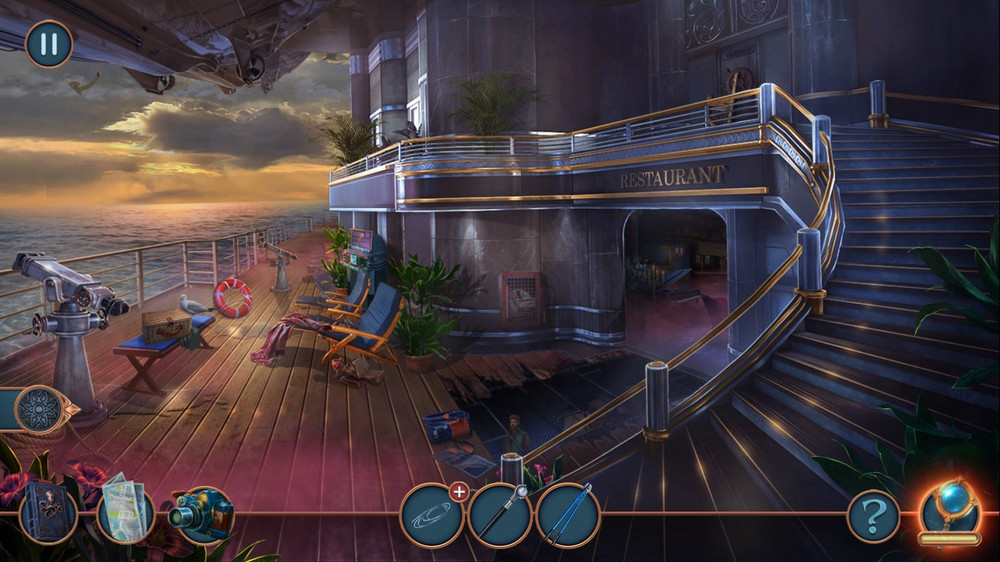This screenshot has width=1000, height=562.
Task: Select the blue tongs inventory item
Action: [567, 514]
